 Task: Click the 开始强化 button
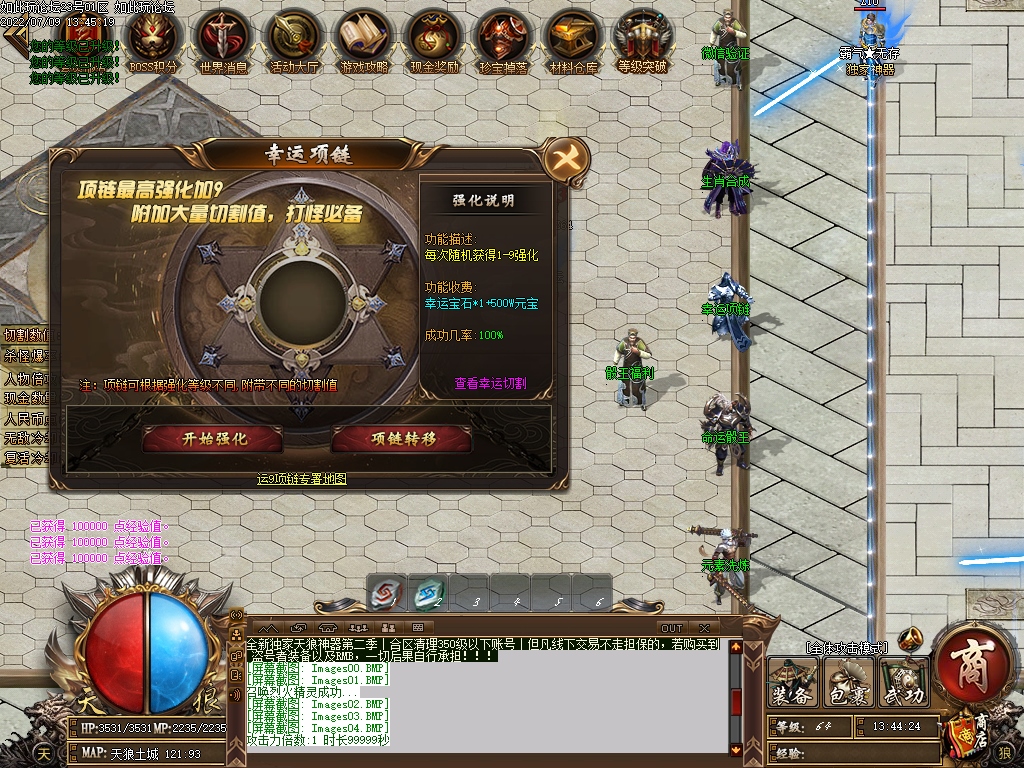212,439
